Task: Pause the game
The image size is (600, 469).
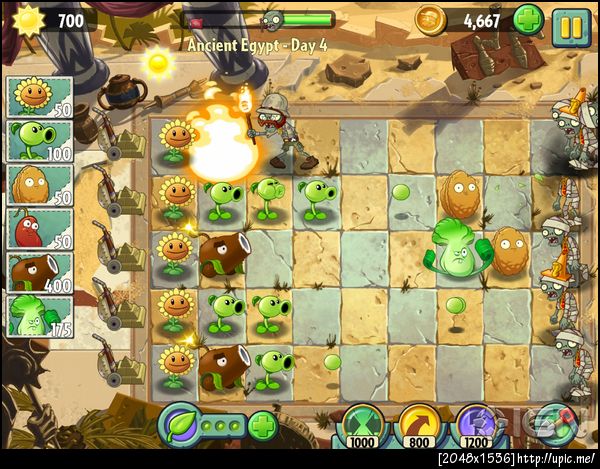Action: [572, 26]
